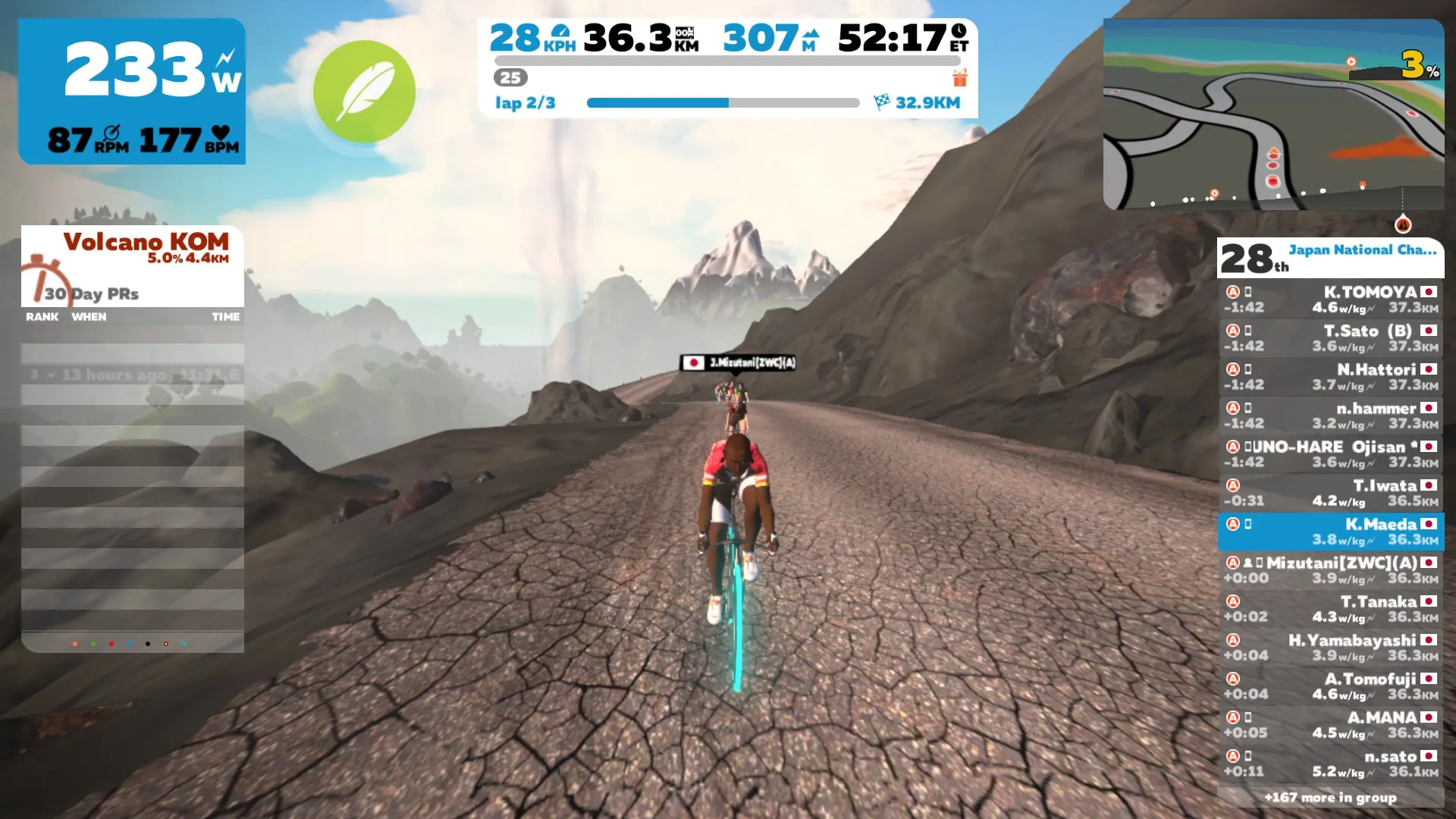The height and width of the screenshot is (819, 1456).
Task: Select n.hammer rider row
Action: click(x=1331, y=416)
